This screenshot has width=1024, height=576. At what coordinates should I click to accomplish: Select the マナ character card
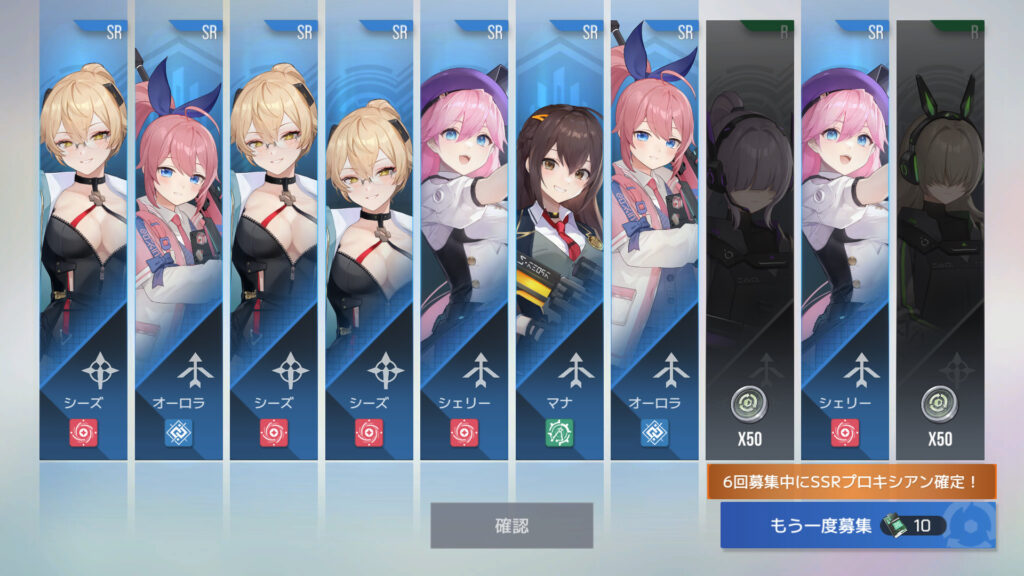(560, 240)
